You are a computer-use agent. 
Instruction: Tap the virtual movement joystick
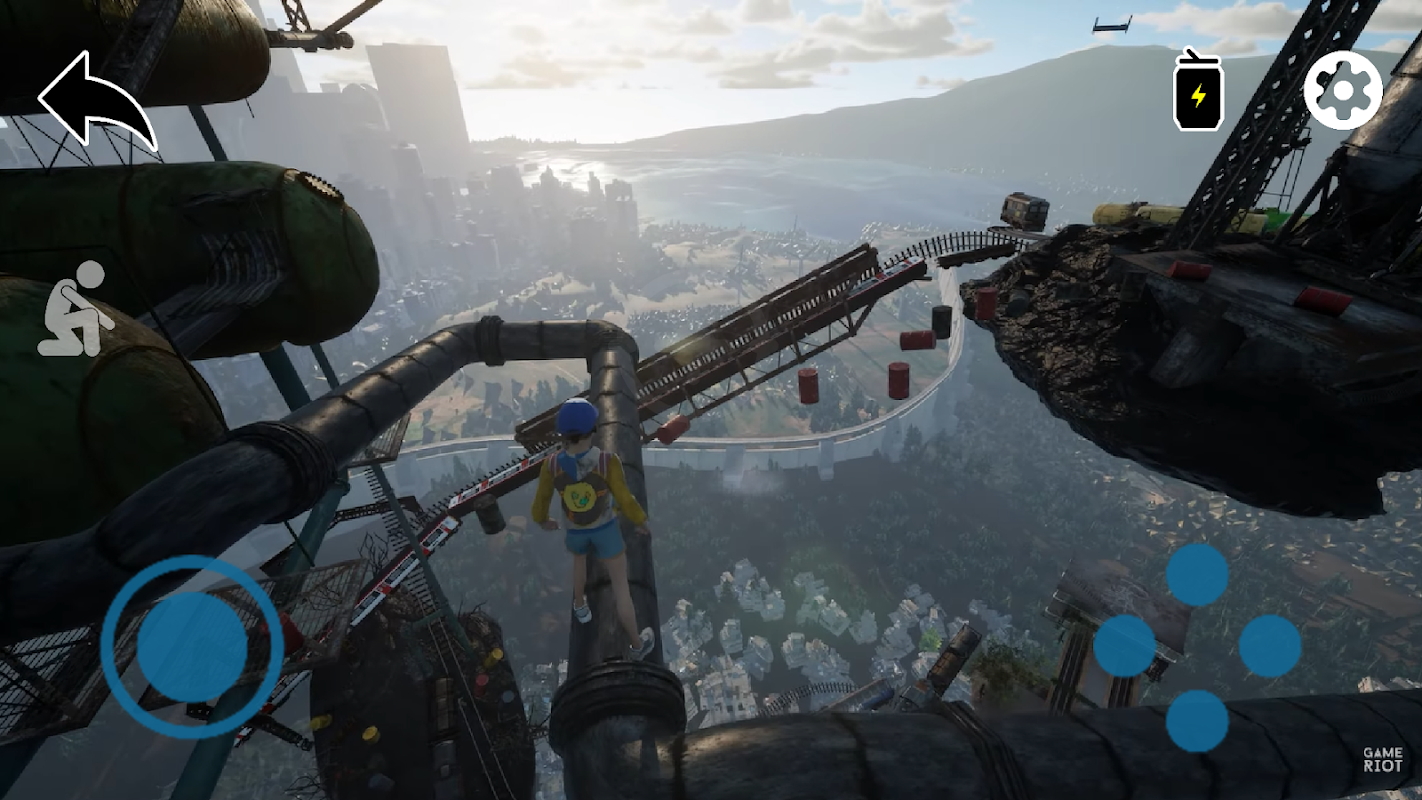(192, 646)
